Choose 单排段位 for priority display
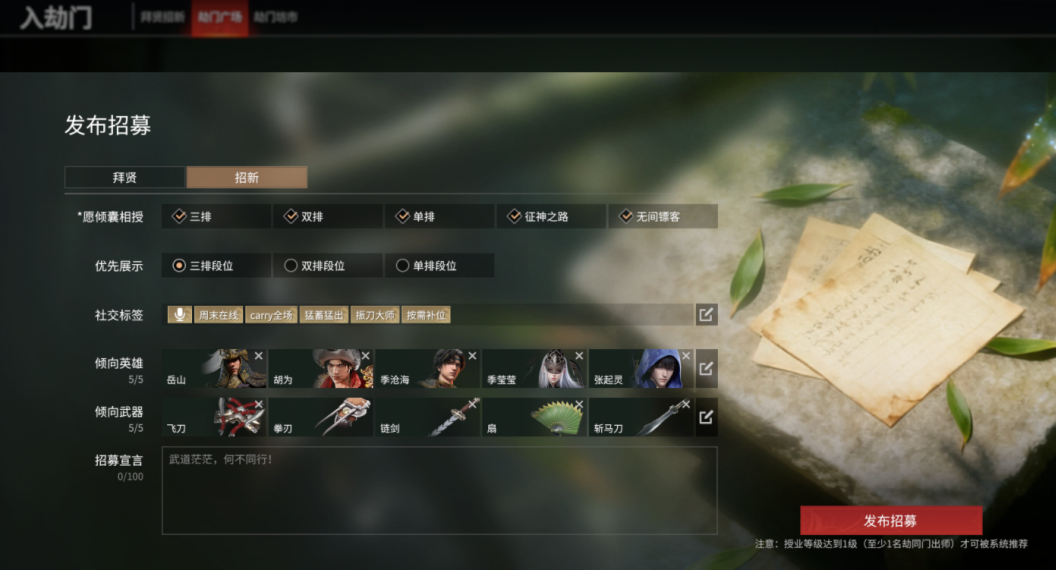This screenshot has height=570, width=1056. (403, 266)
